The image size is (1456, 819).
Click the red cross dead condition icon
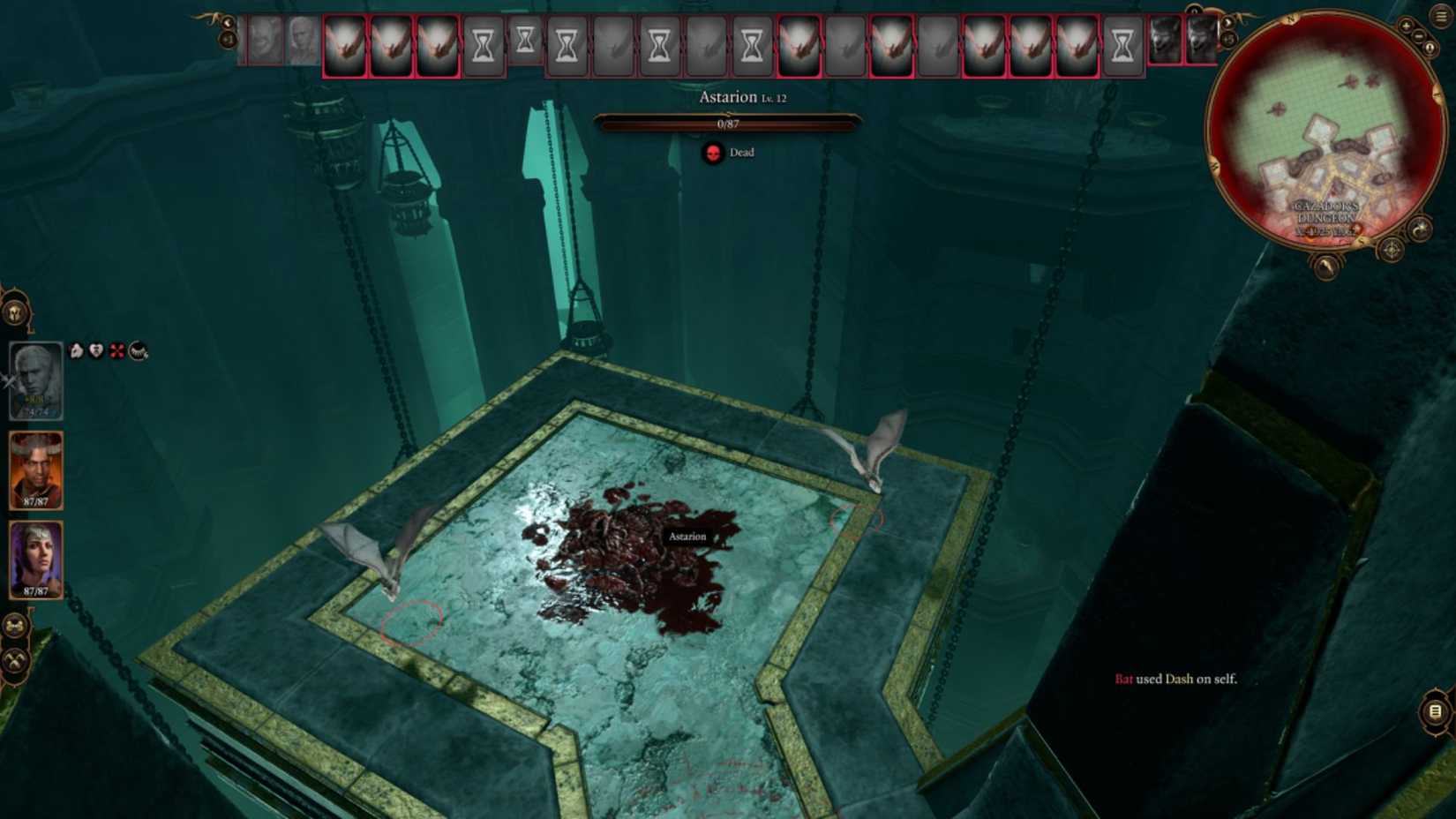coord(117,351)
